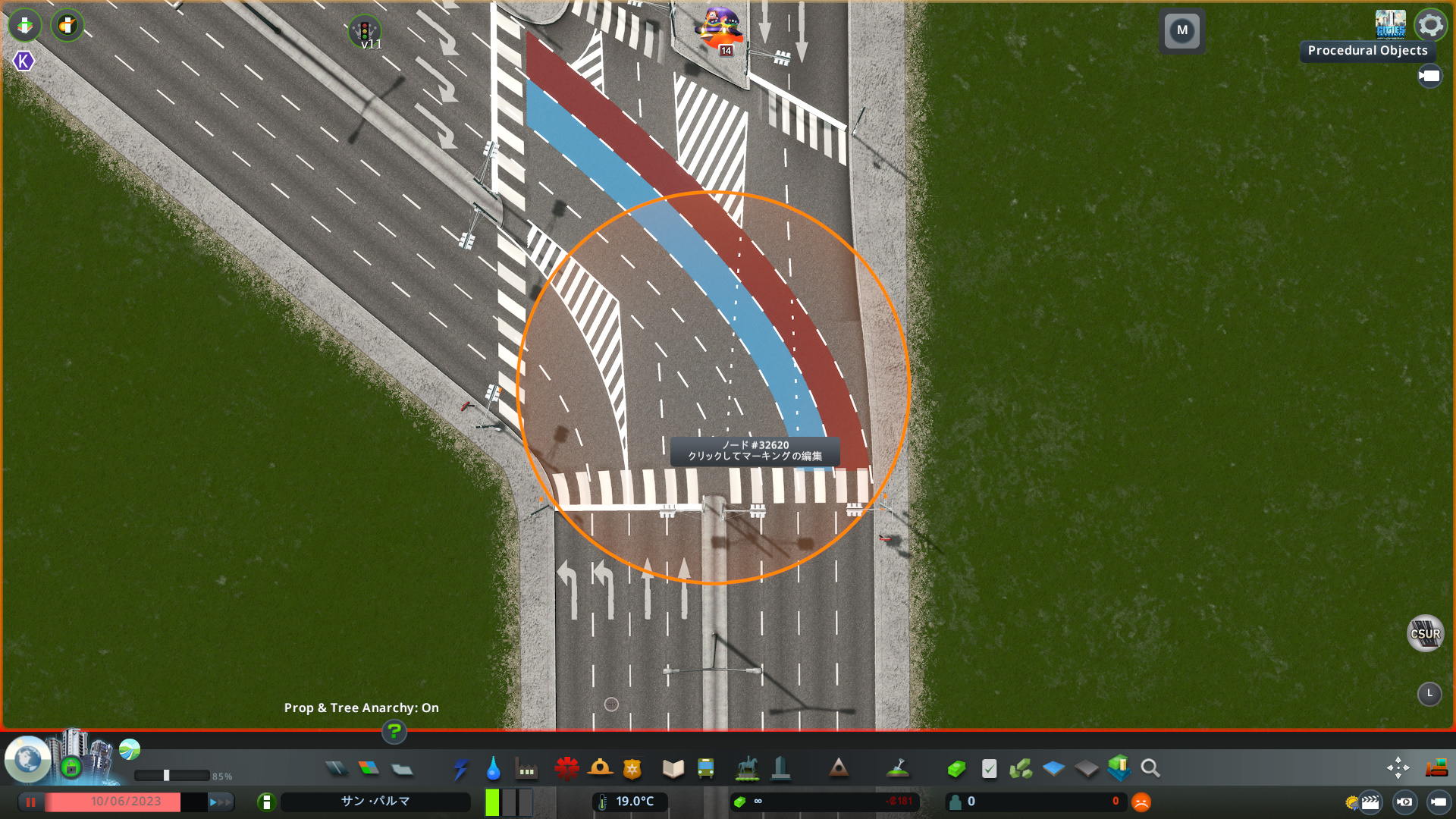Screen dimensions: 1456x819
Task: Click the M button near the top right
Action: 1182,31
